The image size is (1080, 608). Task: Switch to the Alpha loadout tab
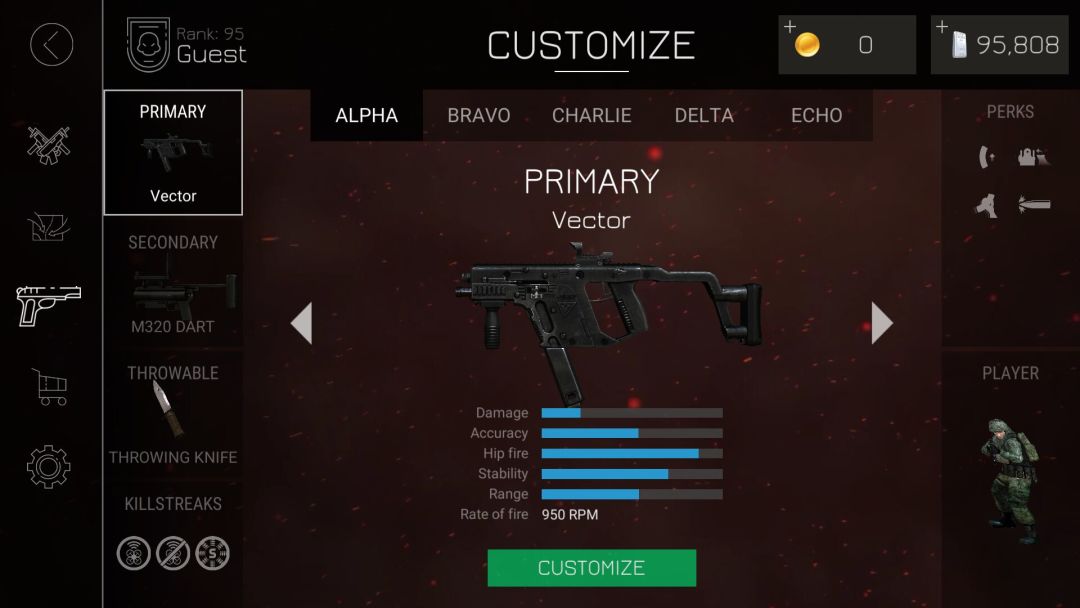tap(366, 115)
